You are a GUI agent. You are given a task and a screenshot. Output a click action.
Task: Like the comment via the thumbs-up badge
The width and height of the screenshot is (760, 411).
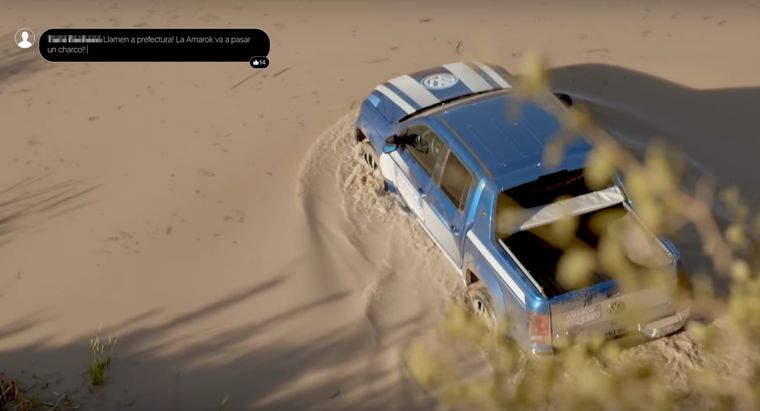point(259,62)
